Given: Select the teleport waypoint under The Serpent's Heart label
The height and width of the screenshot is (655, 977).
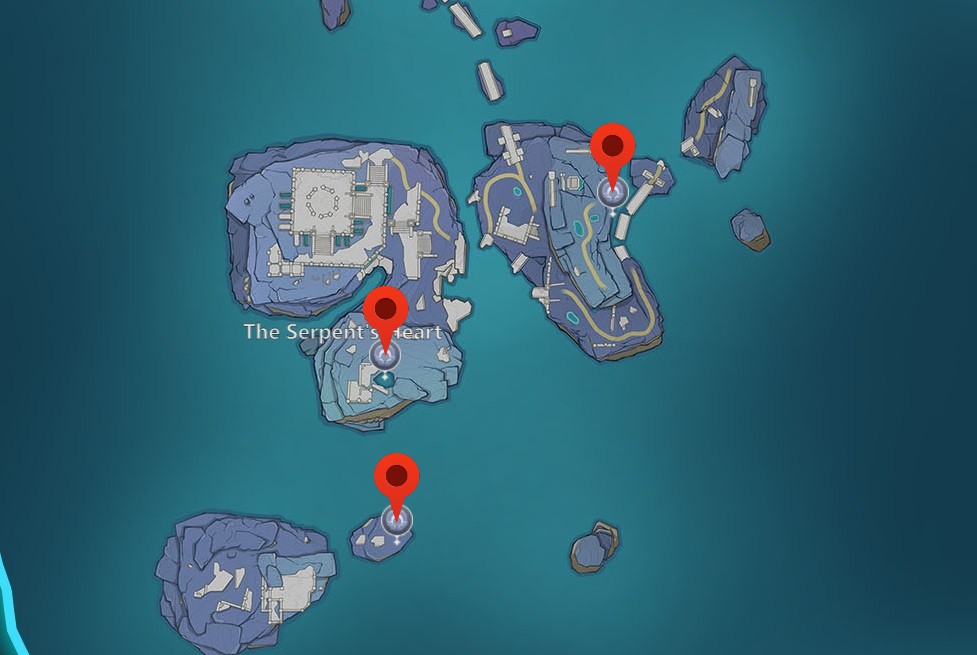Looking at the screenshot, I should coord(385,355).
